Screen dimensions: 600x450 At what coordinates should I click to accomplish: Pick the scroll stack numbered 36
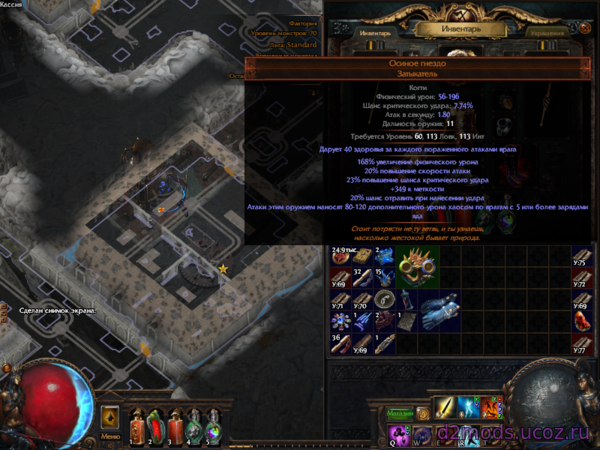(x=341, y=343)
